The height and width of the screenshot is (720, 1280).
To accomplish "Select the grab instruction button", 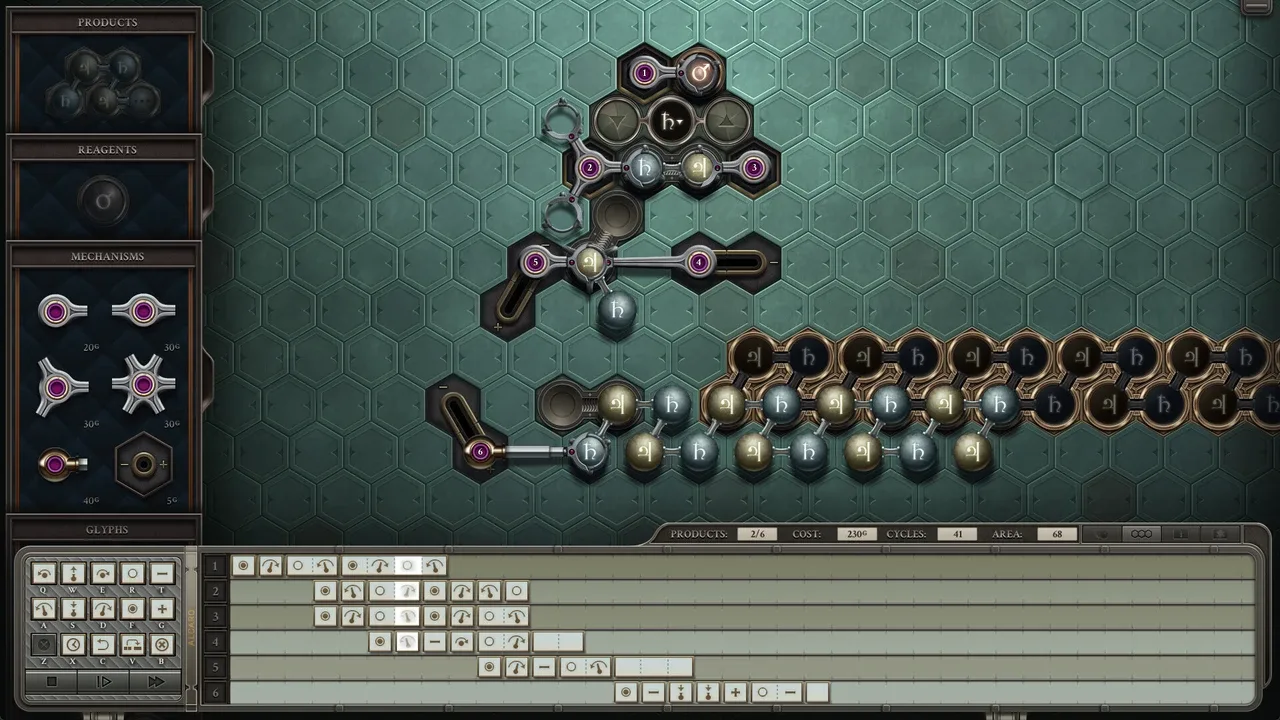I will 132,609.
